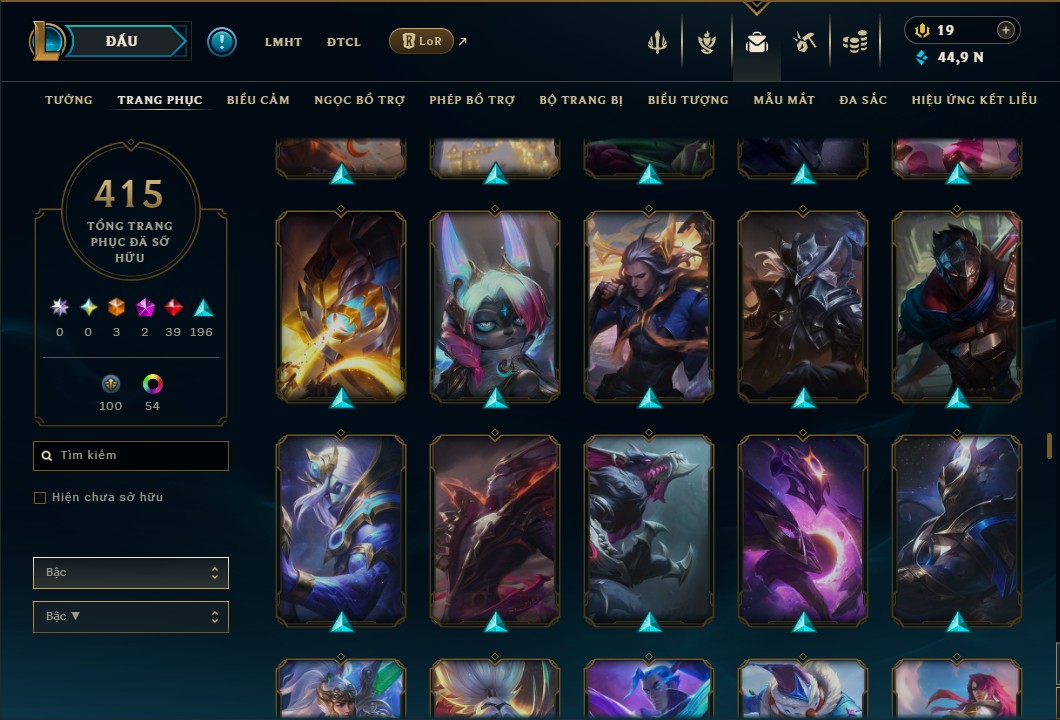Switch to the ĐA SẮC tab
The height and width of the screenshot is (720, 1060).
863,100
